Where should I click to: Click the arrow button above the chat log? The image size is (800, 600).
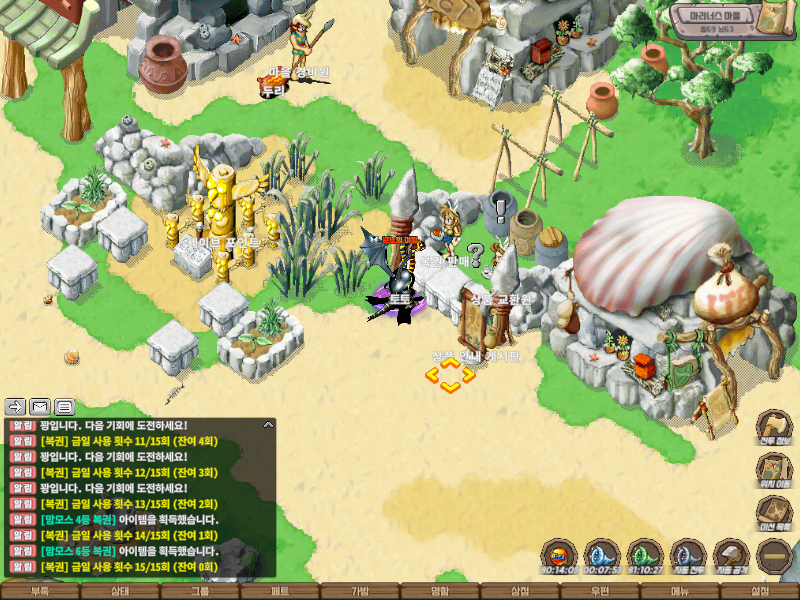(x=16, y=406)
